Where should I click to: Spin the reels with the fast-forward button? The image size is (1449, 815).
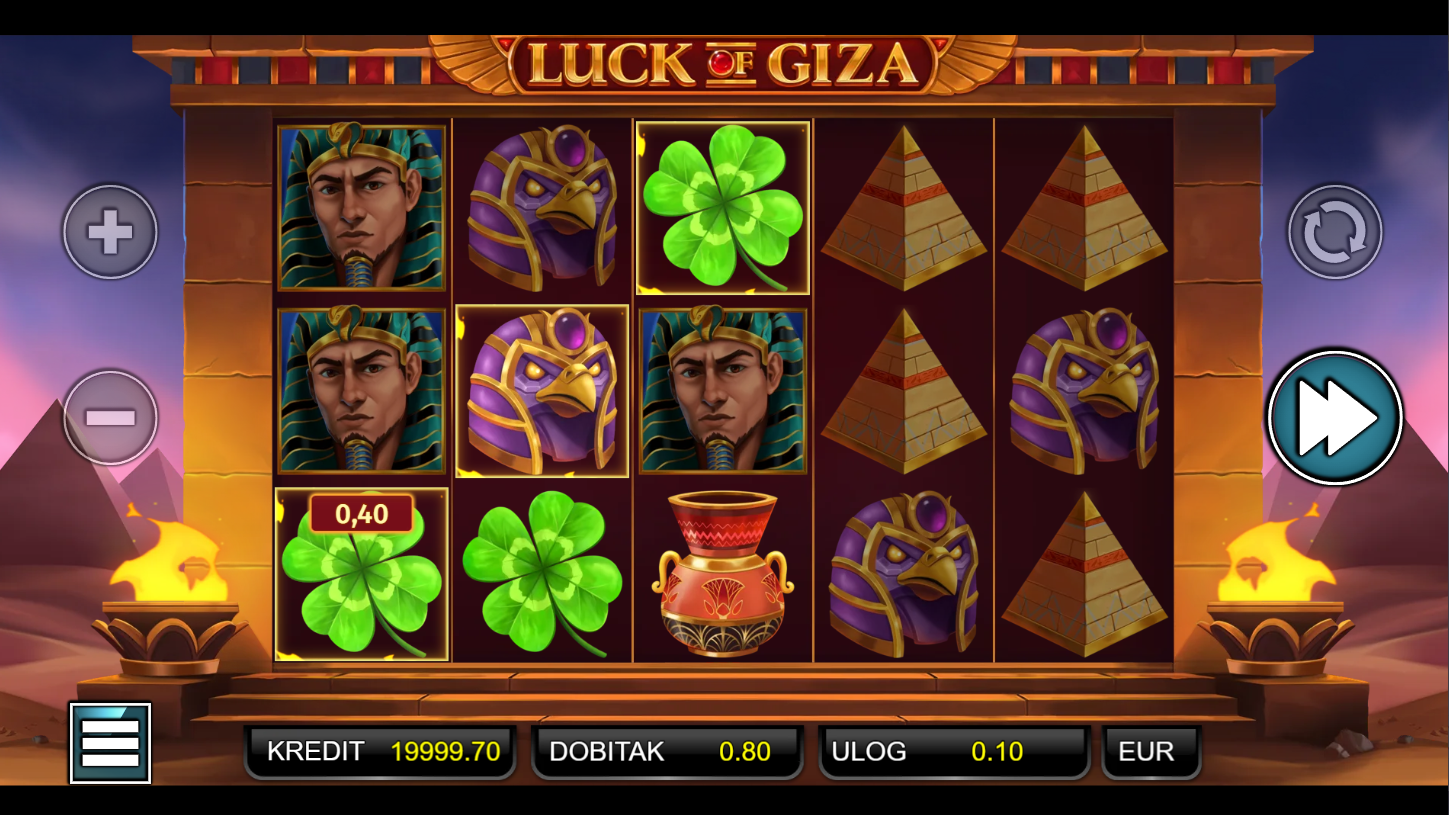1334,417
